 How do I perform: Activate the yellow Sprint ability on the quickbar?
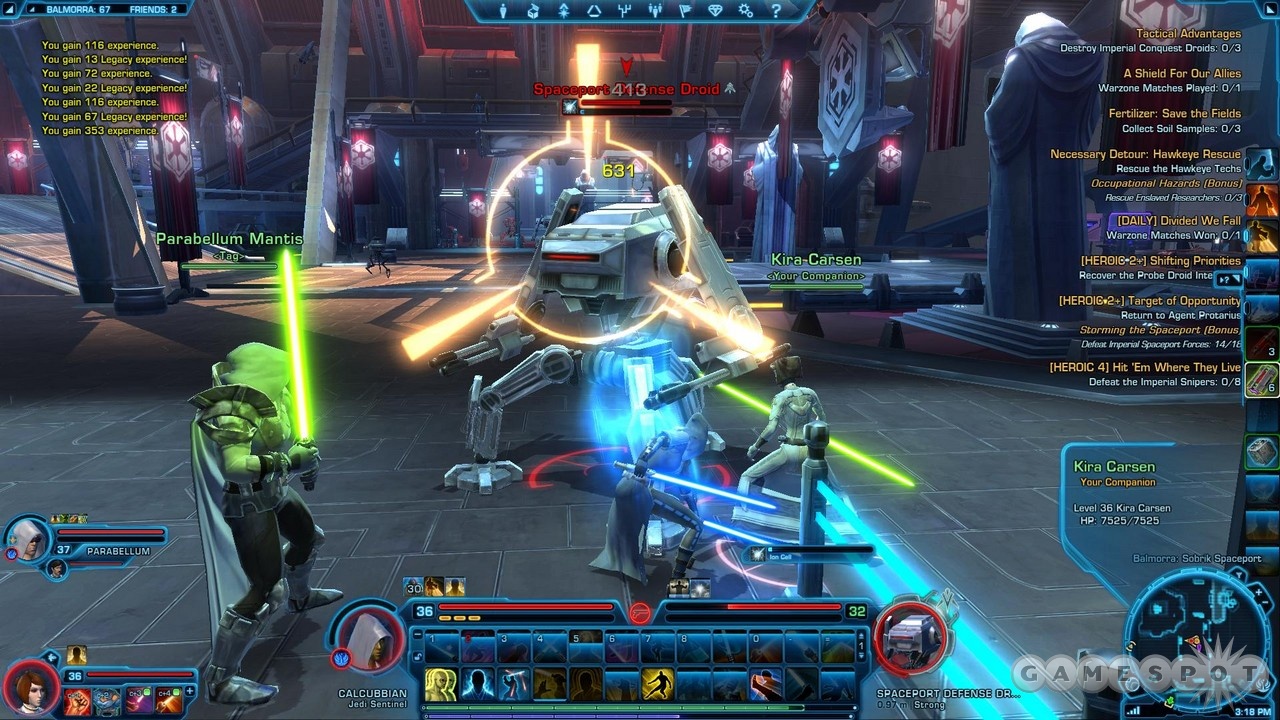tap(658, 684)
